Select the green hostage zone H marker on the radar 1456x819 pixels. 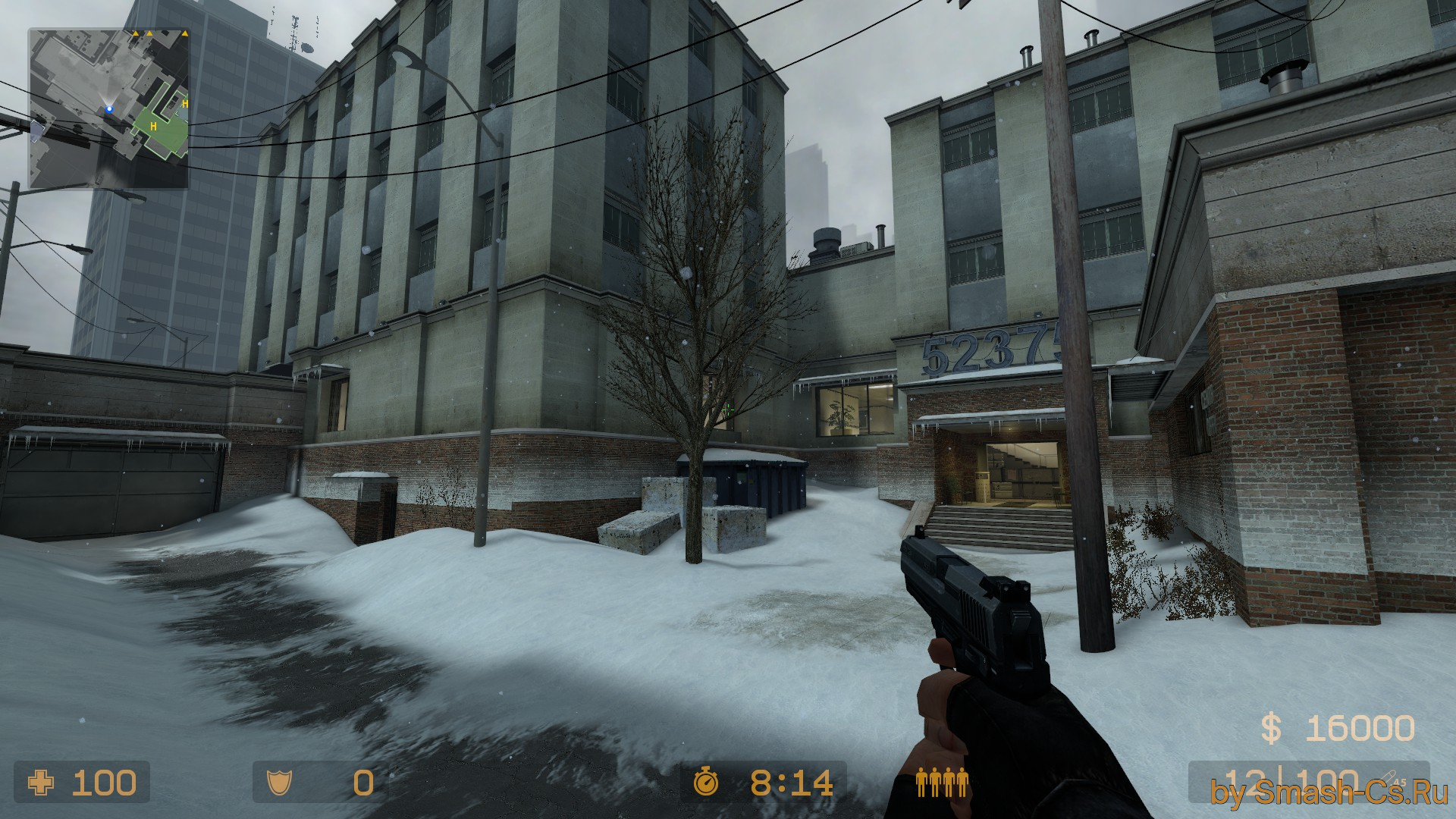pos(153,127)
